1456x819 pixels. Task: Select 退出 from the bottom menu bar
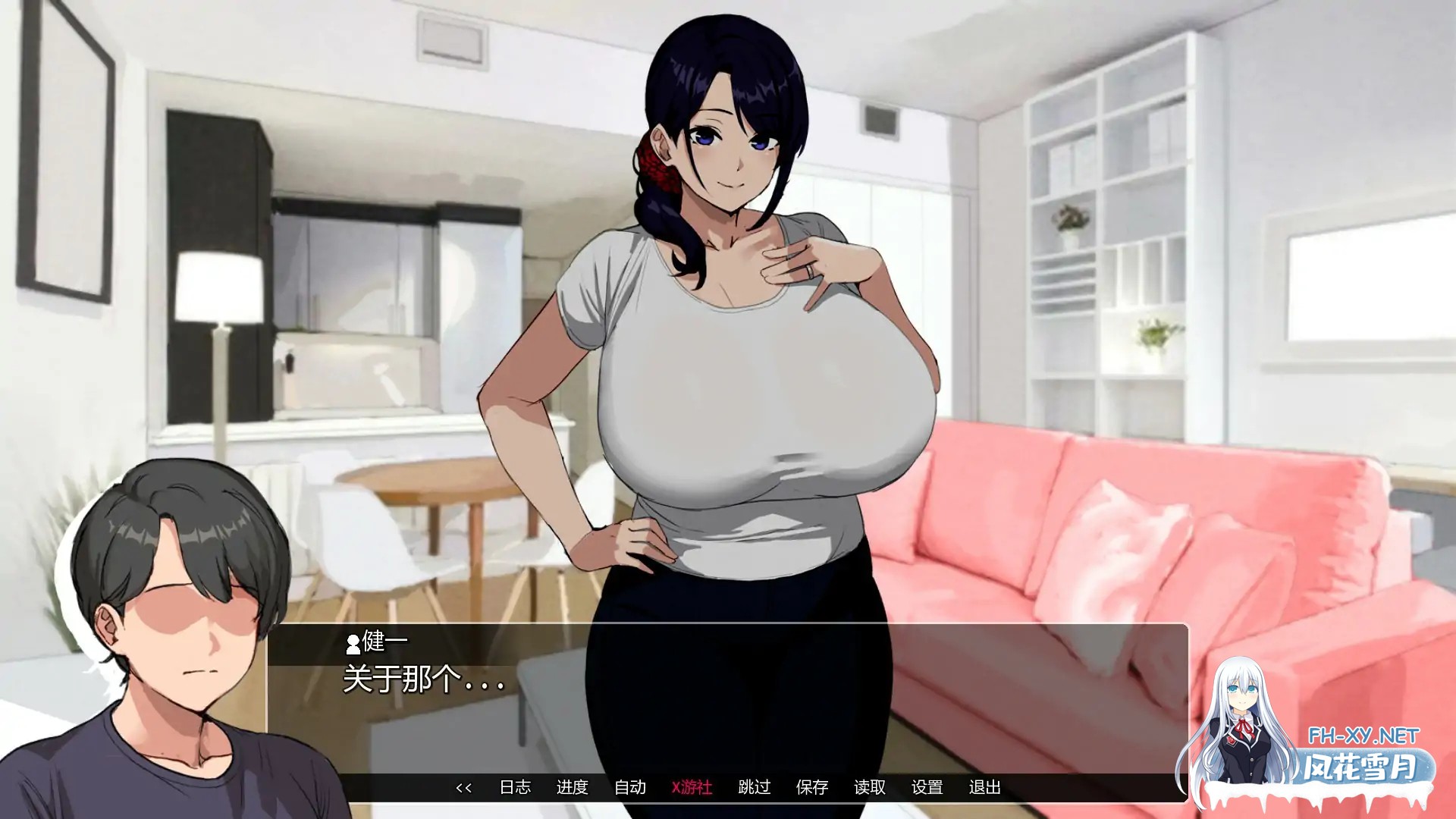coord(986,788)
